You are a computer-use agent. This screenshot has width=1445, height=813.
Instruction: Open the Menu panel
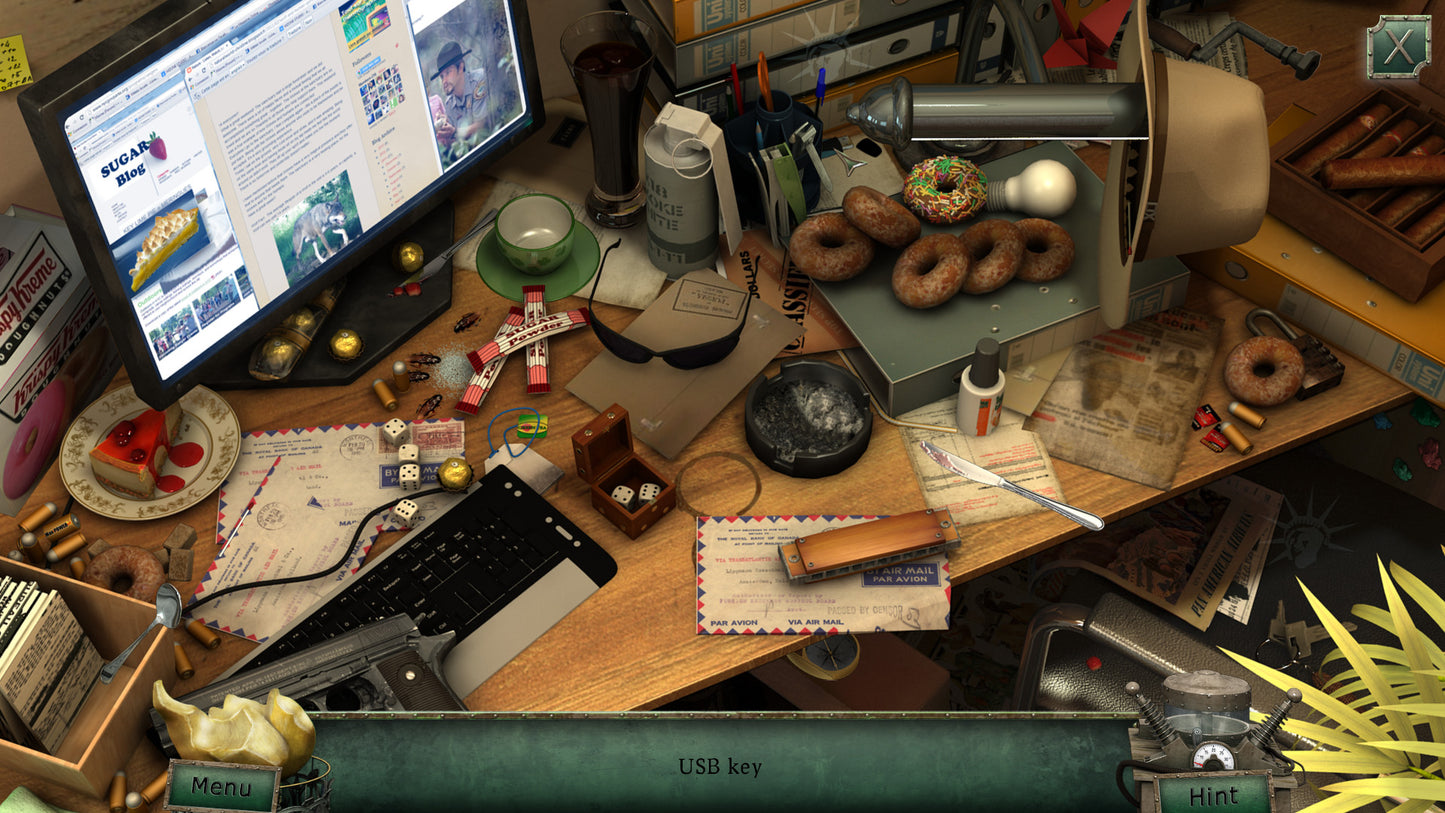[222, 787]
